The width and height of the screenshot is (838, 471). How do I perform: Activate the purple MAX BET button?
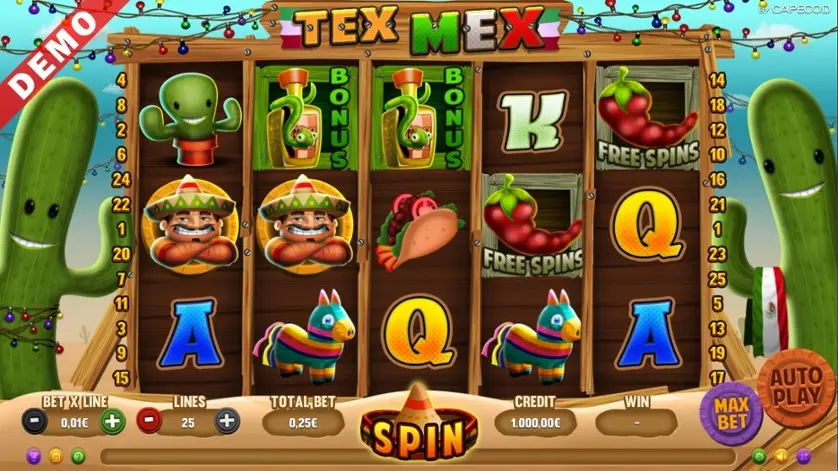coord(730,412)
